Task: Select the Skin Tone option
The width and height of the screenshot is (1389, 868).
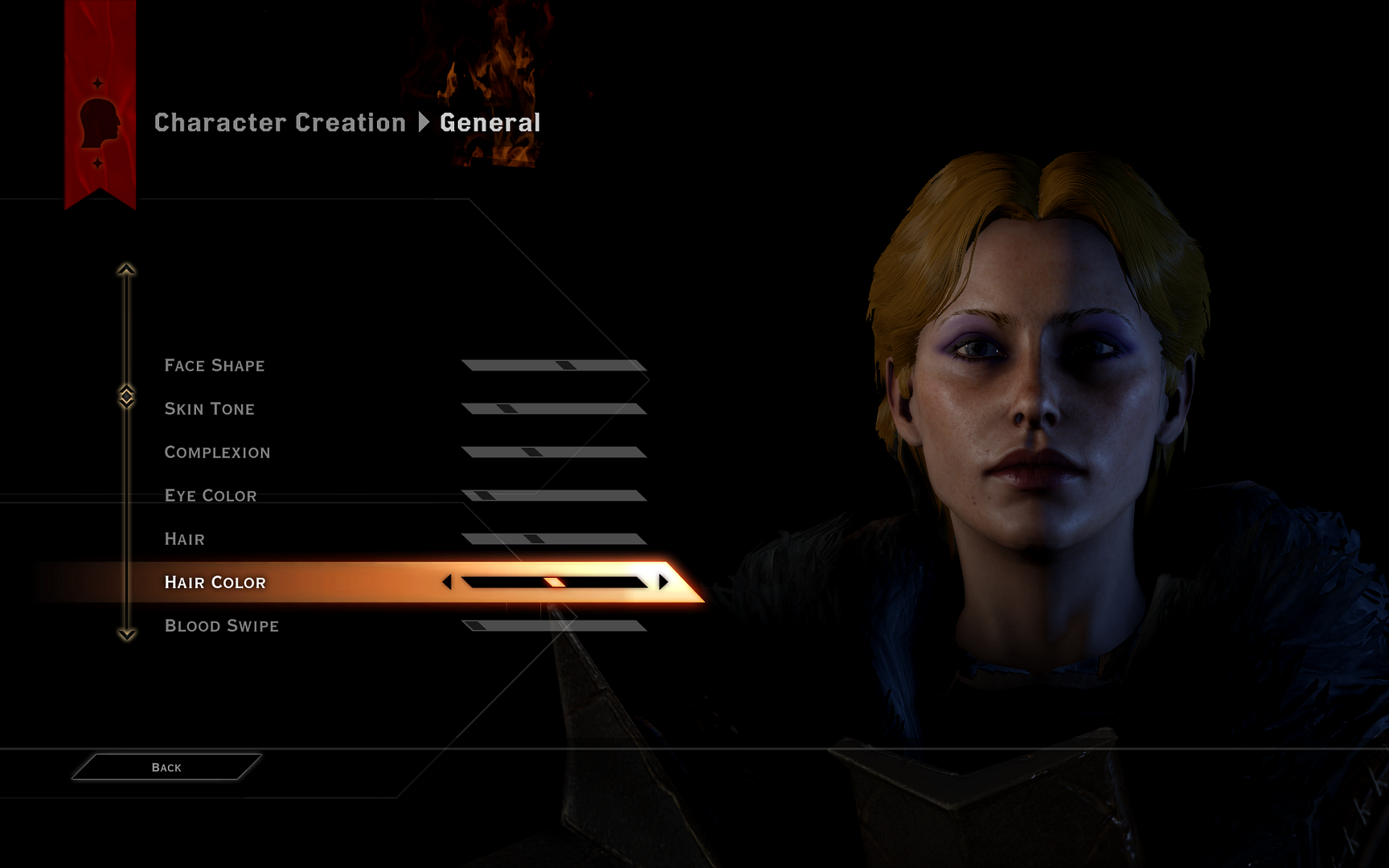Action: 210,408
